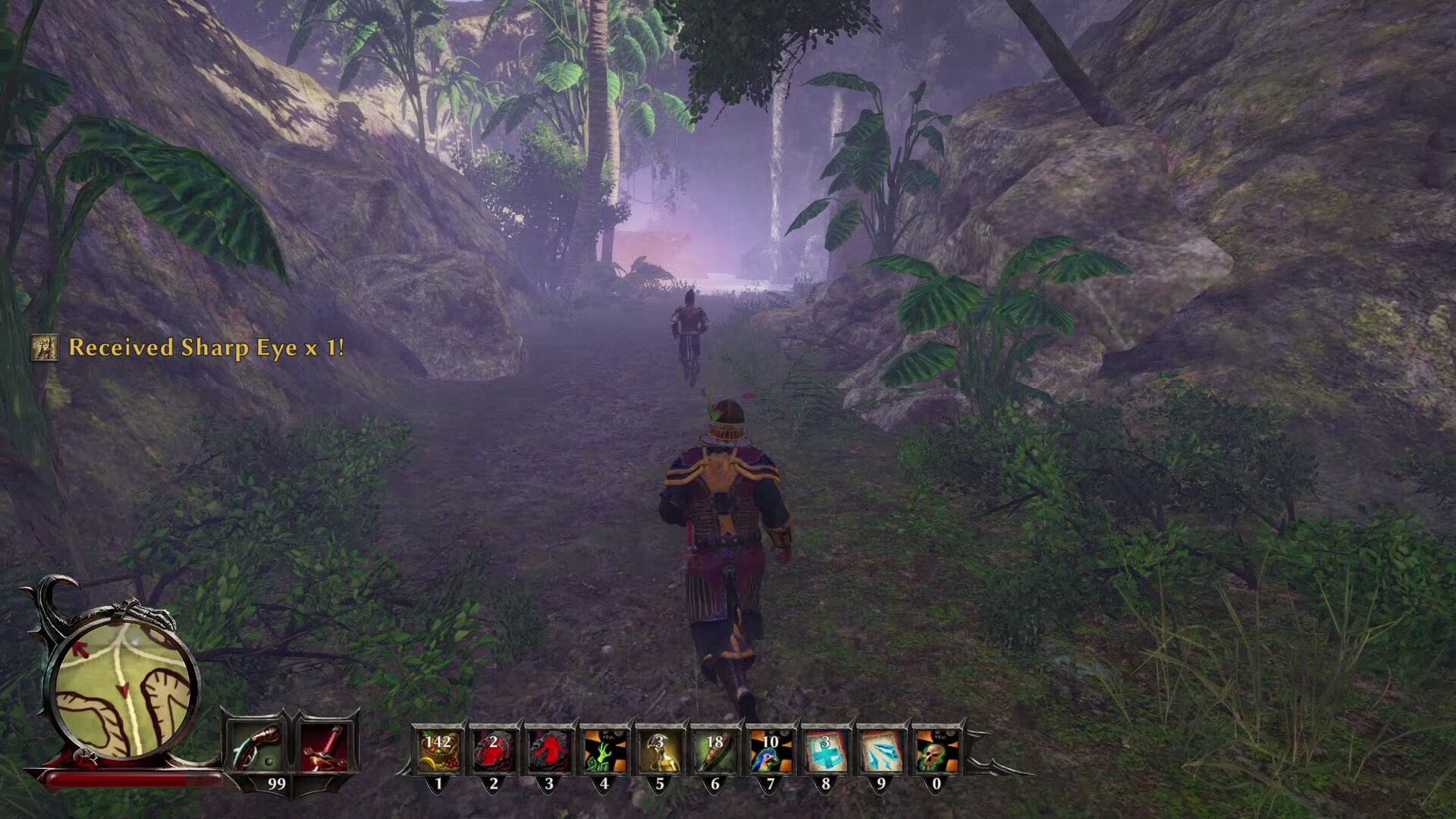
Task: Use the fruit basket provisions in slot 1
Action: [438, 750]
